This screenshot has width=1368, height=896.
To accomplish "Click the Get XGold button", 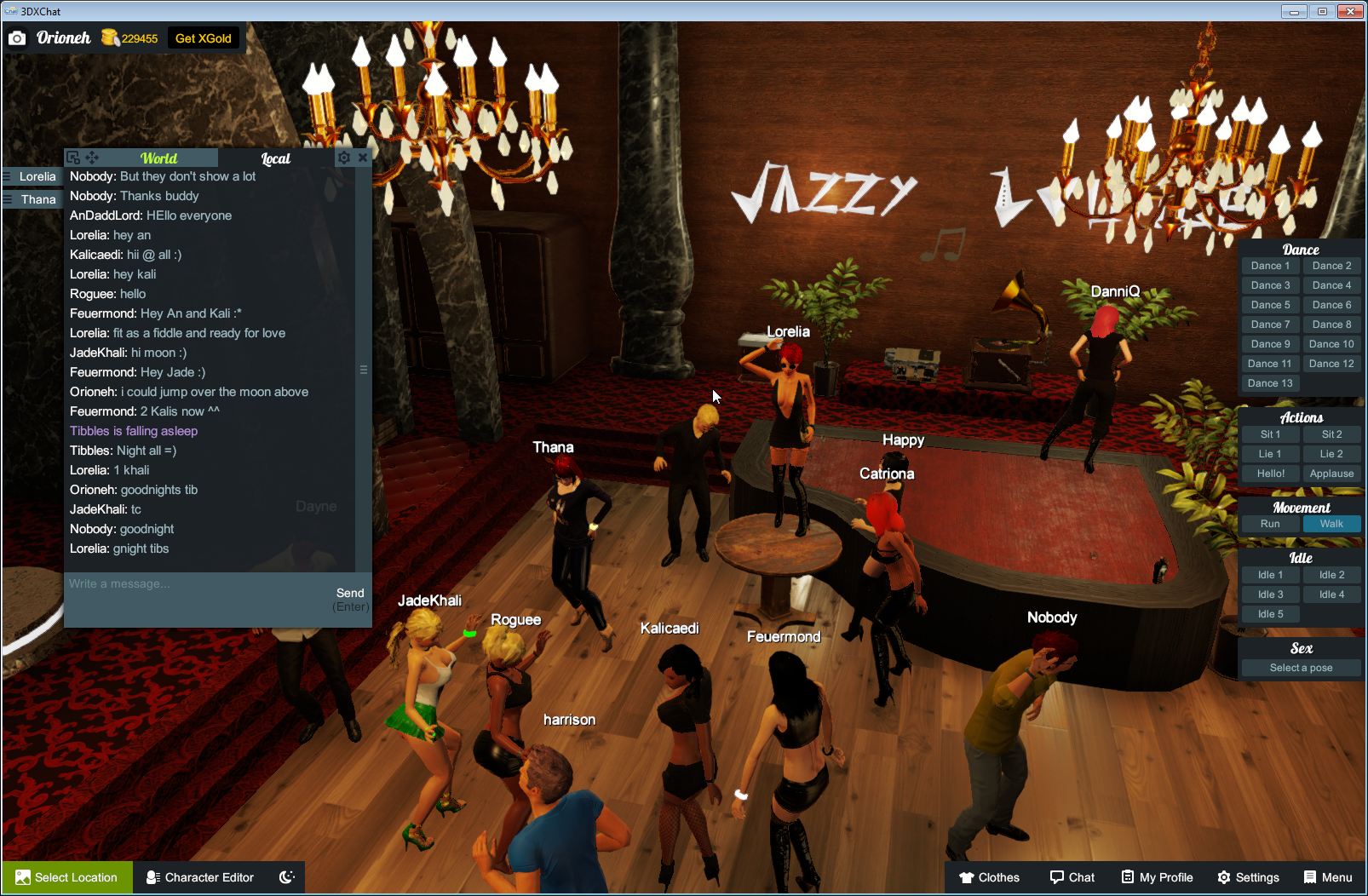I will (204, 38).
